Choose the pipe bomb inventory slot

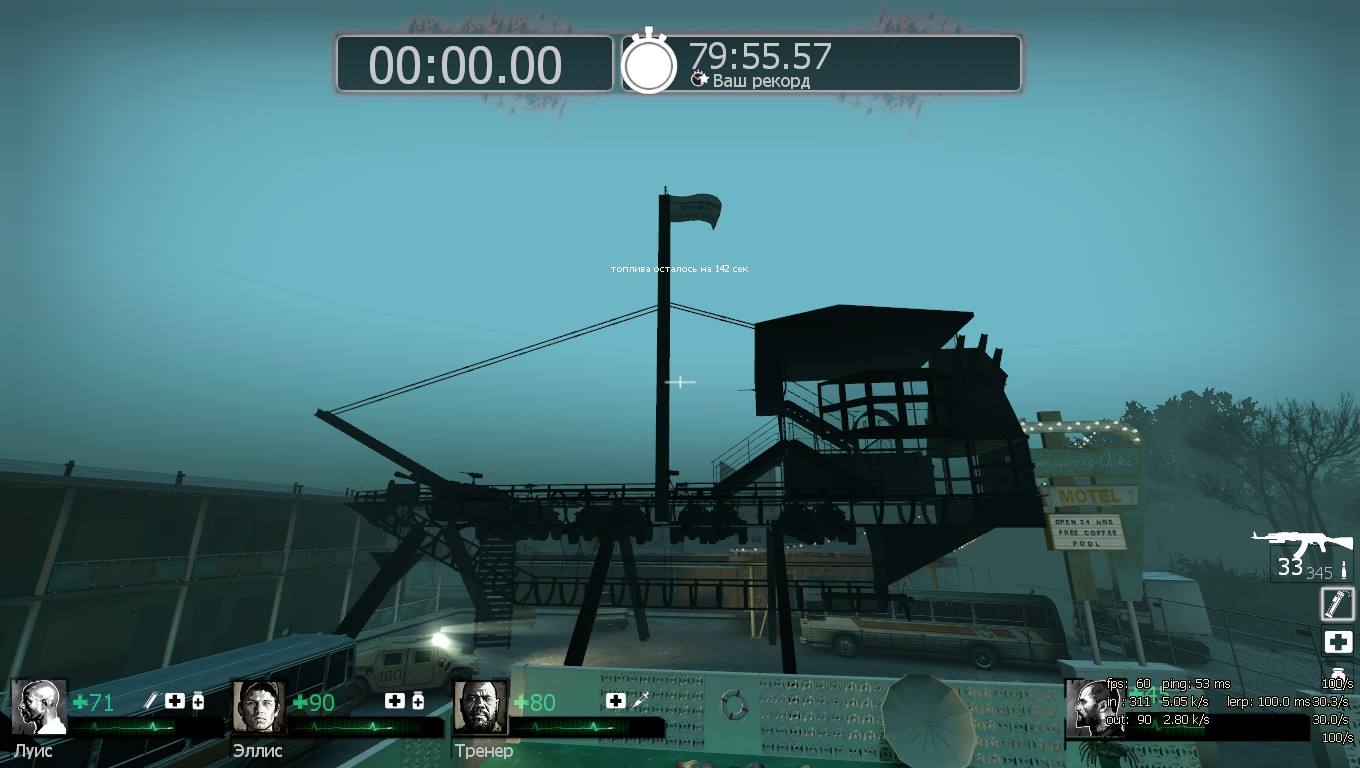tap(1337, 604)
